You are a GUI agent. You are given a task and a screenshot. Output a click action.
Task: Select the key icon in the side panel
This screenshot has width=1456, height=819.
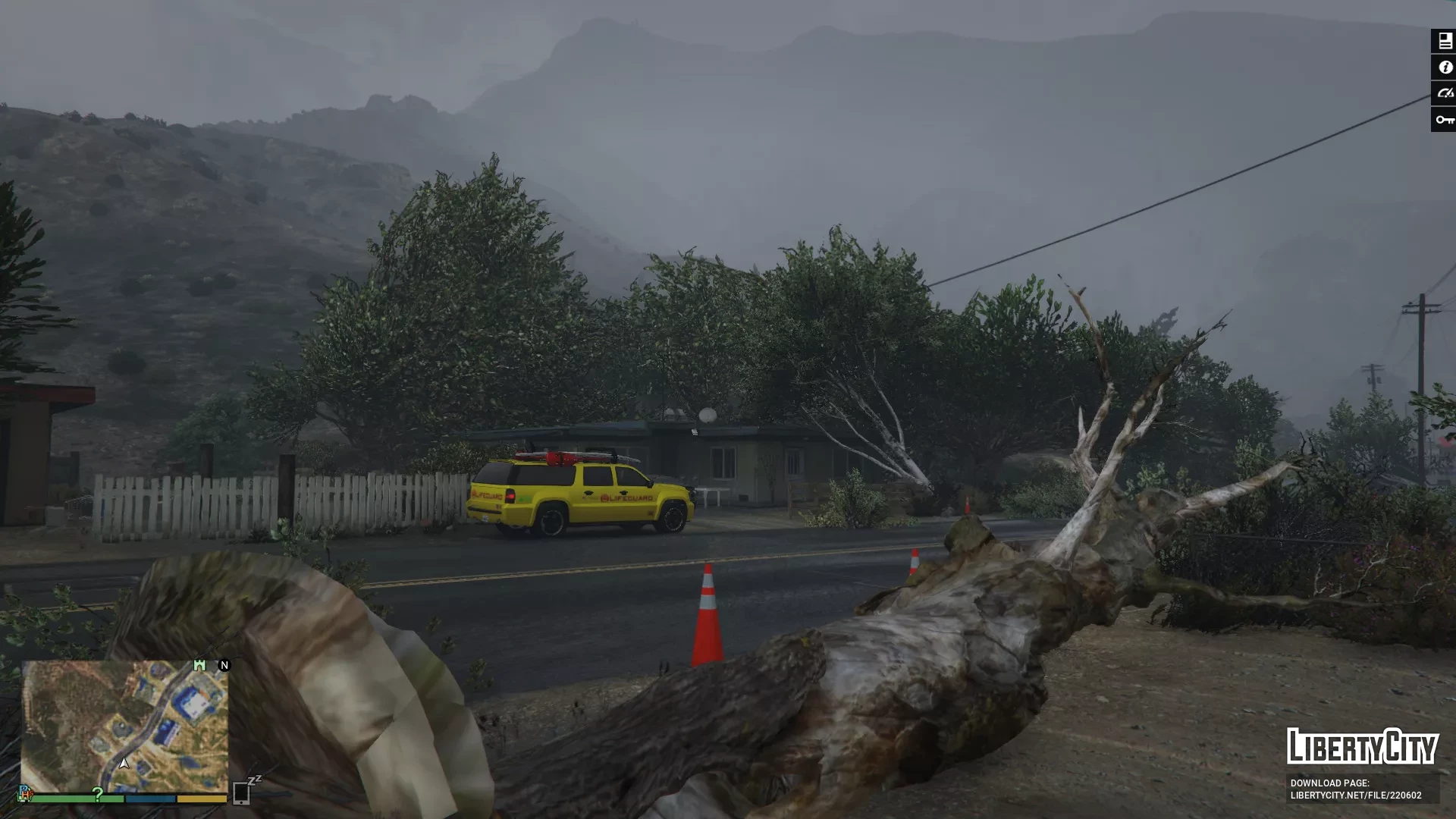pyautogui.click(x=1445, y=120)
